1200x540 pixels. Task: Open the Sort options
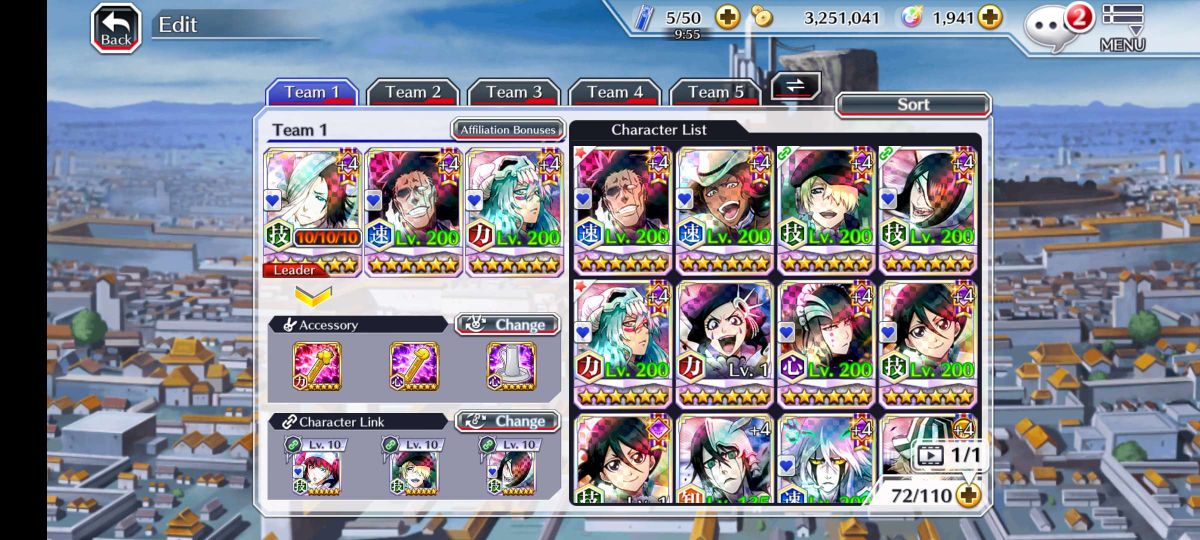(913, 104)
